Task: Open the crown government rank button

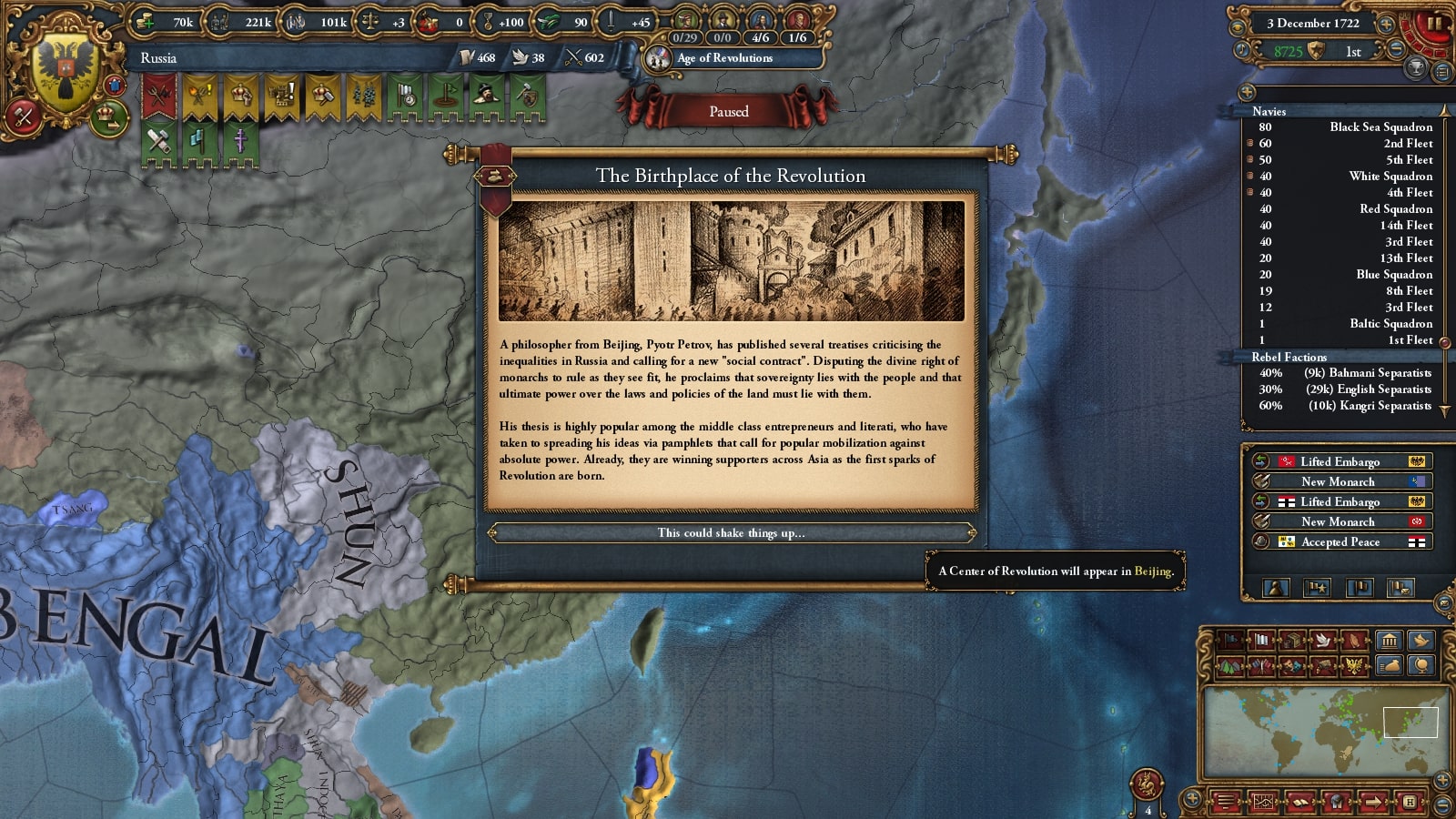Action: tap(108, 116)
